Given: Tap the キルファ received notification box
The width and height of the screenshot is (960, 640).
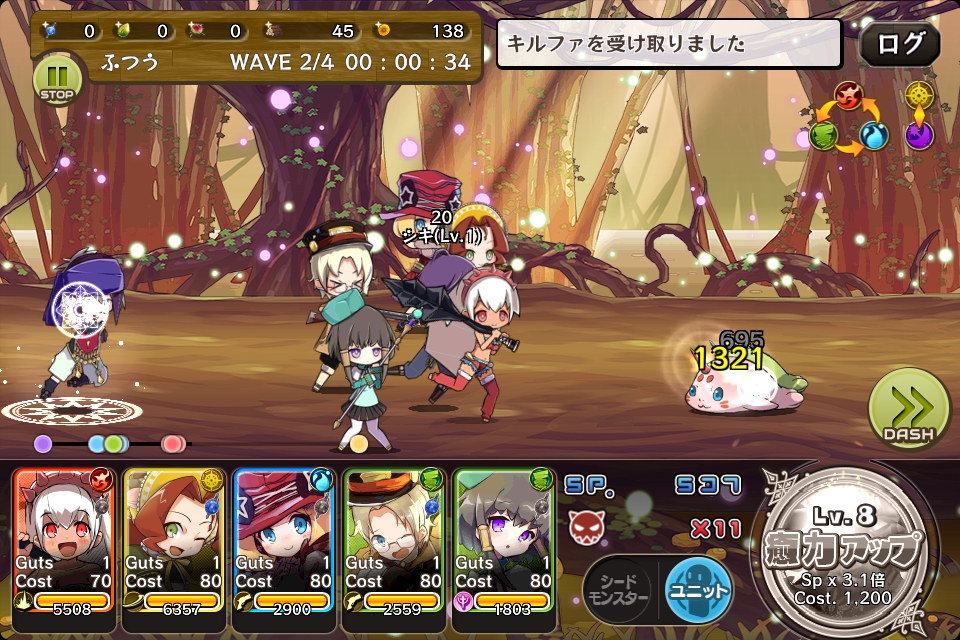Looking at the screenshot, I should click(x=670, y=44).
